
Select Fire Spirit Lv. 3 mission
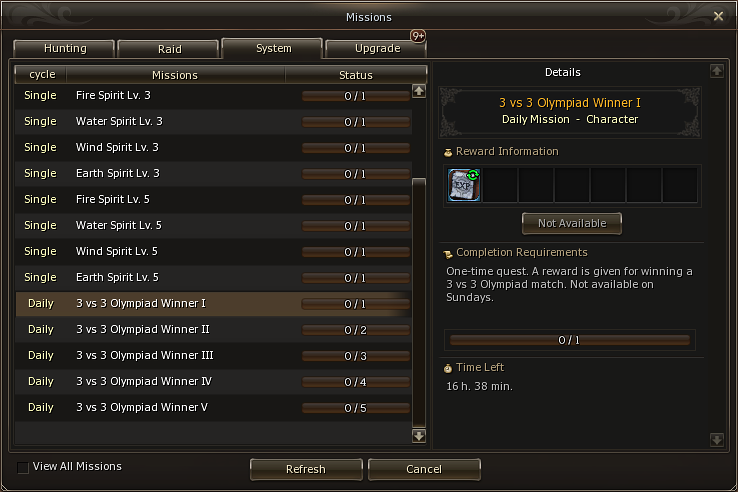113,96
